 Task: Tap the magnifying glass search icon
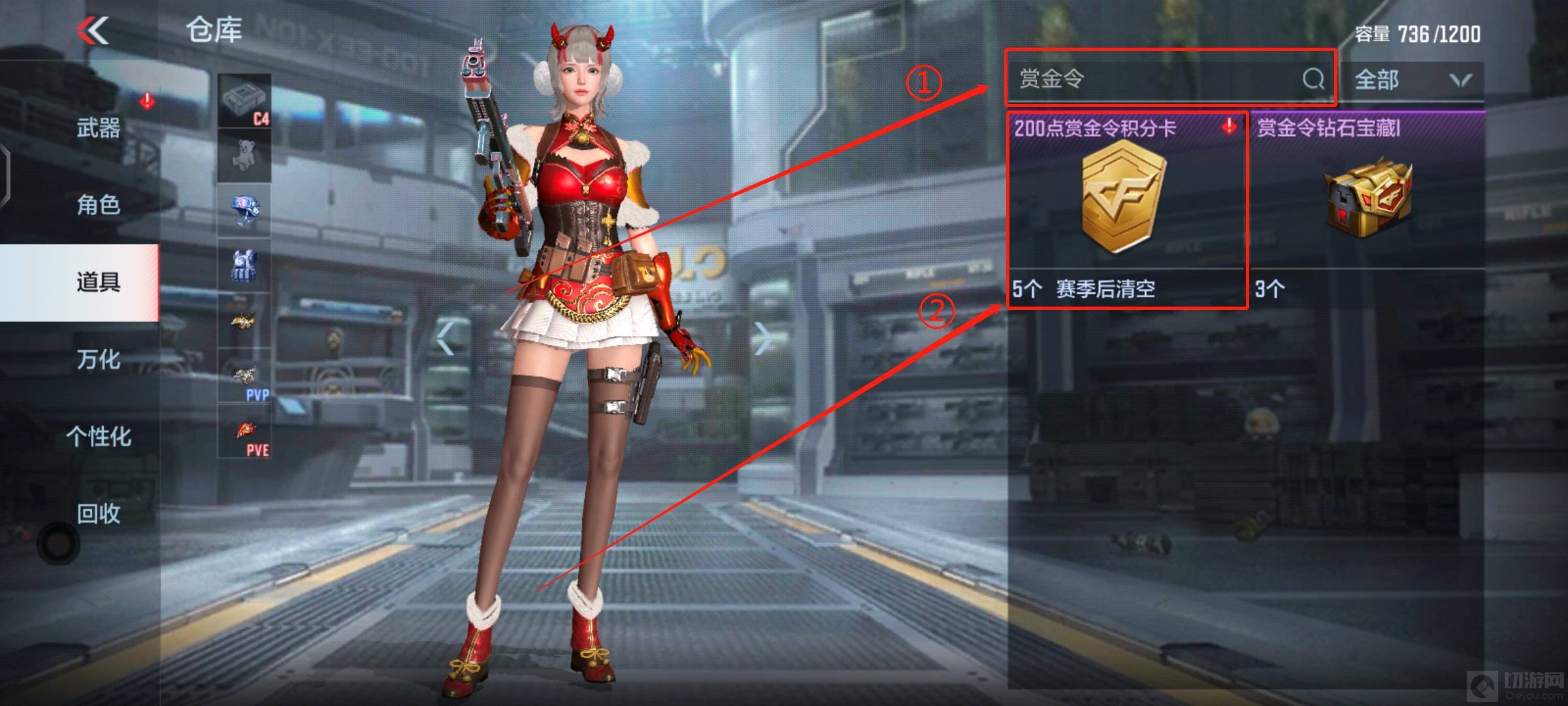point(1313,79)
